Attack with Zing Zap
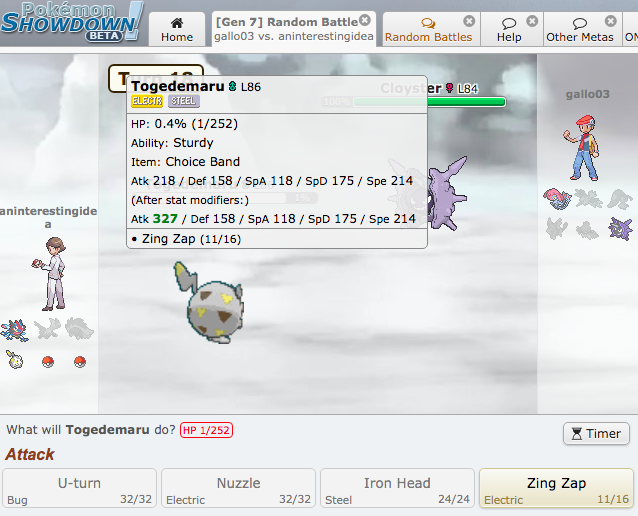Screen dimensions: 638x516 click(x=556, y=488)
